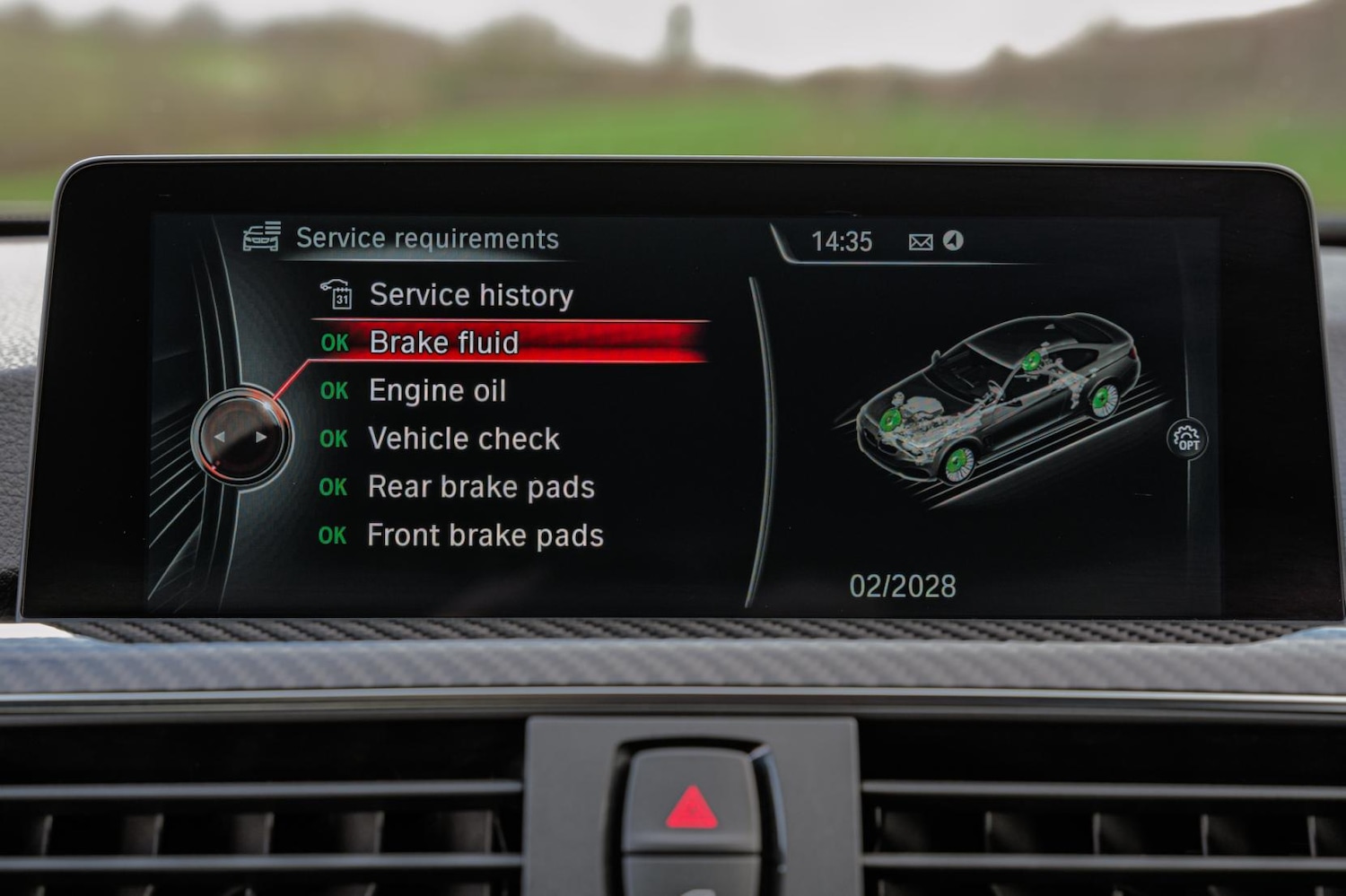This screenshot has height=896, width=1346.
Task: Click the right arrow on the controller dial
Action: point(261,438)
